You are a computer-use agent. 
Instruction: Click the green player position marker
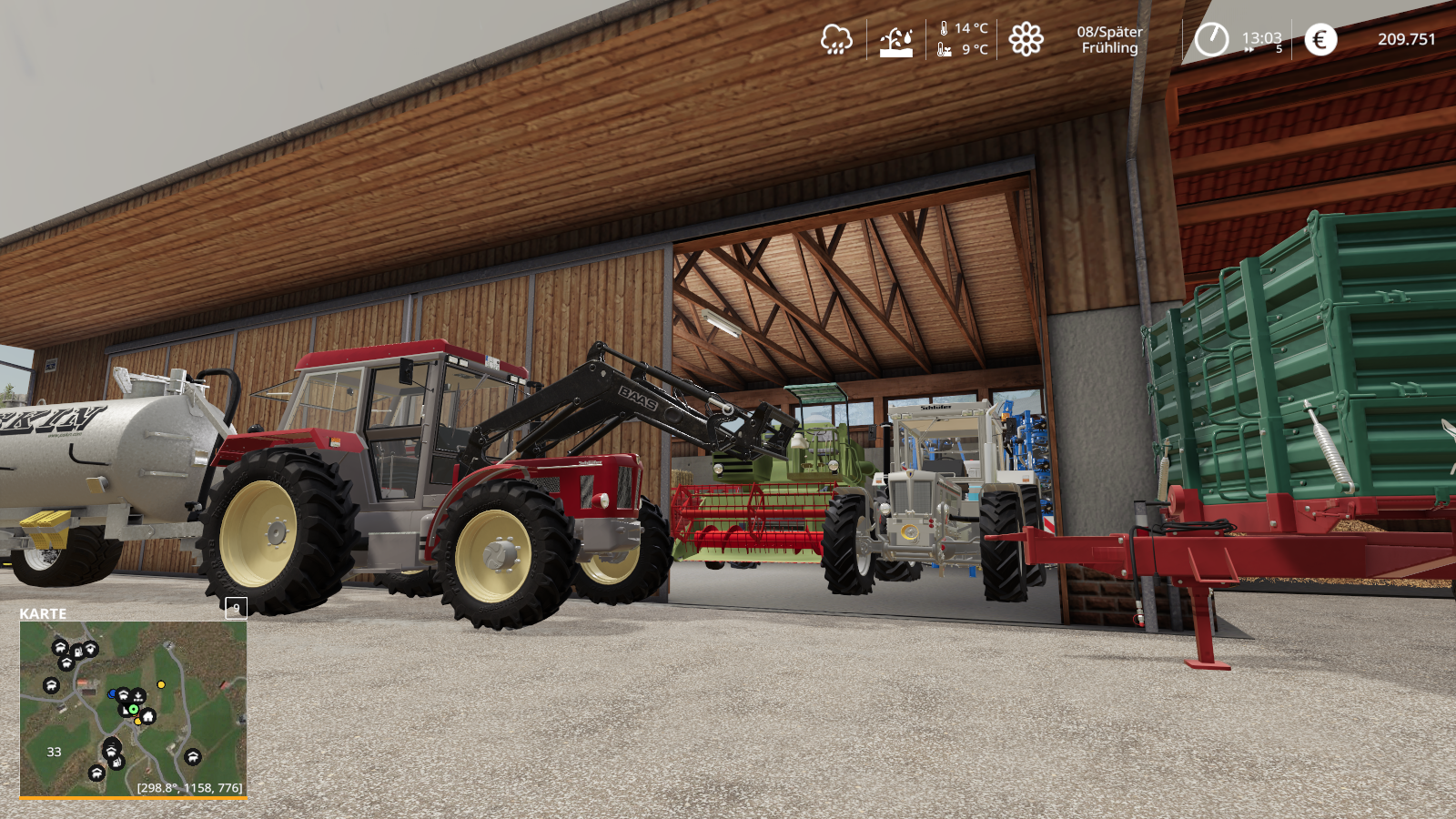(x=133, y=709)
